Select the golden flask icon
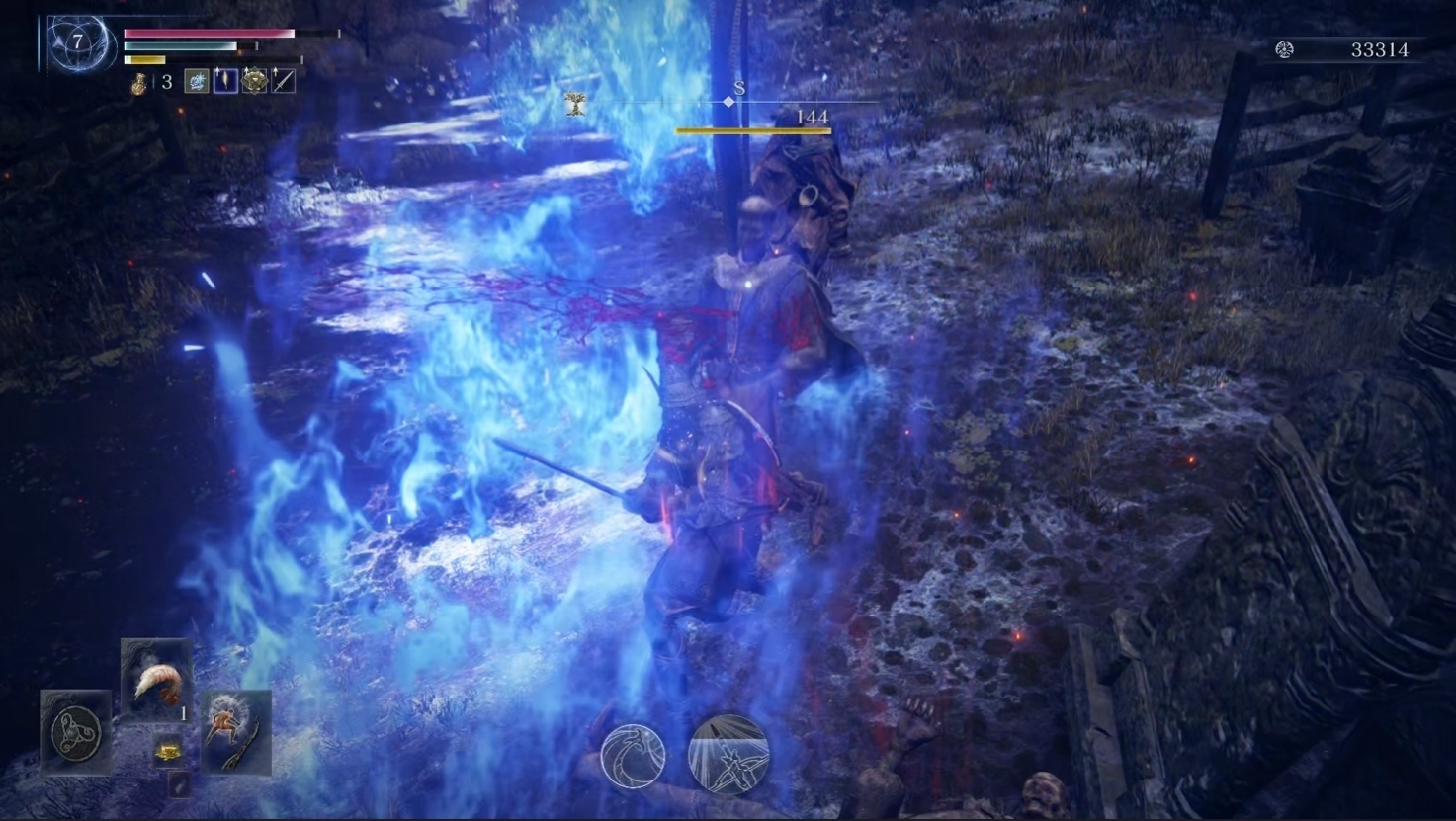This screenshot has width=1456, height=821. click(x=139, y=83)
